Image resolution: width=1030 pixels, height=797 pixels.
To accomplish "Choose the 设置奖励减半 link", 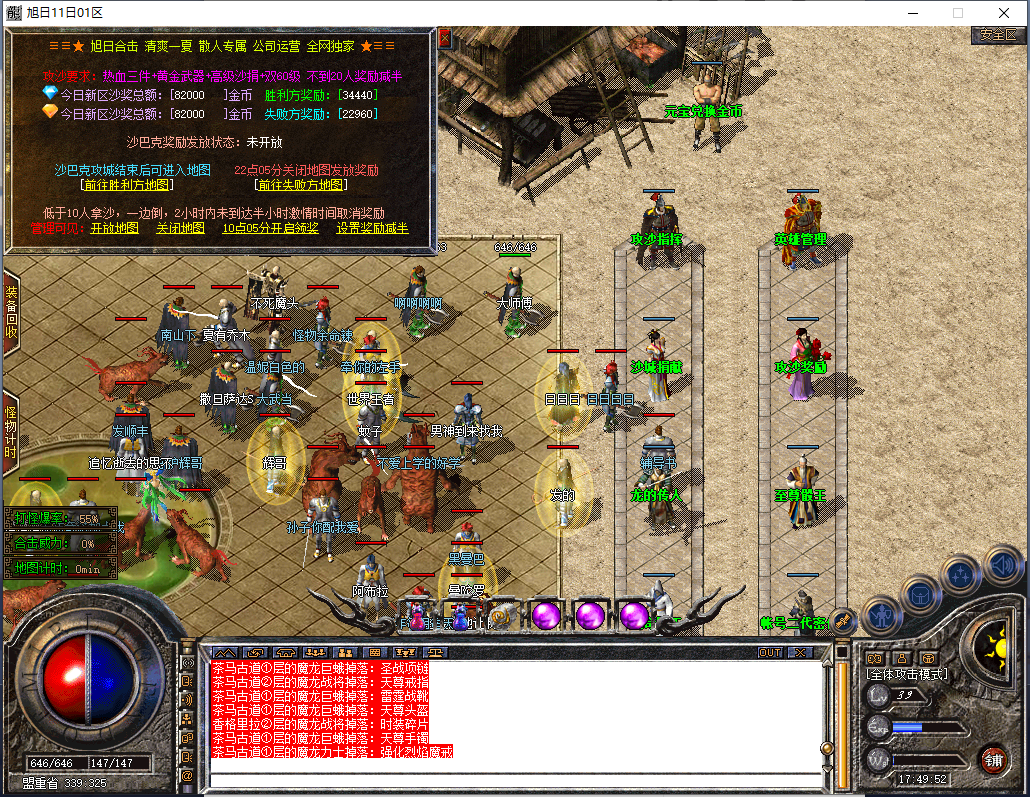I will [x=372, y=228].
